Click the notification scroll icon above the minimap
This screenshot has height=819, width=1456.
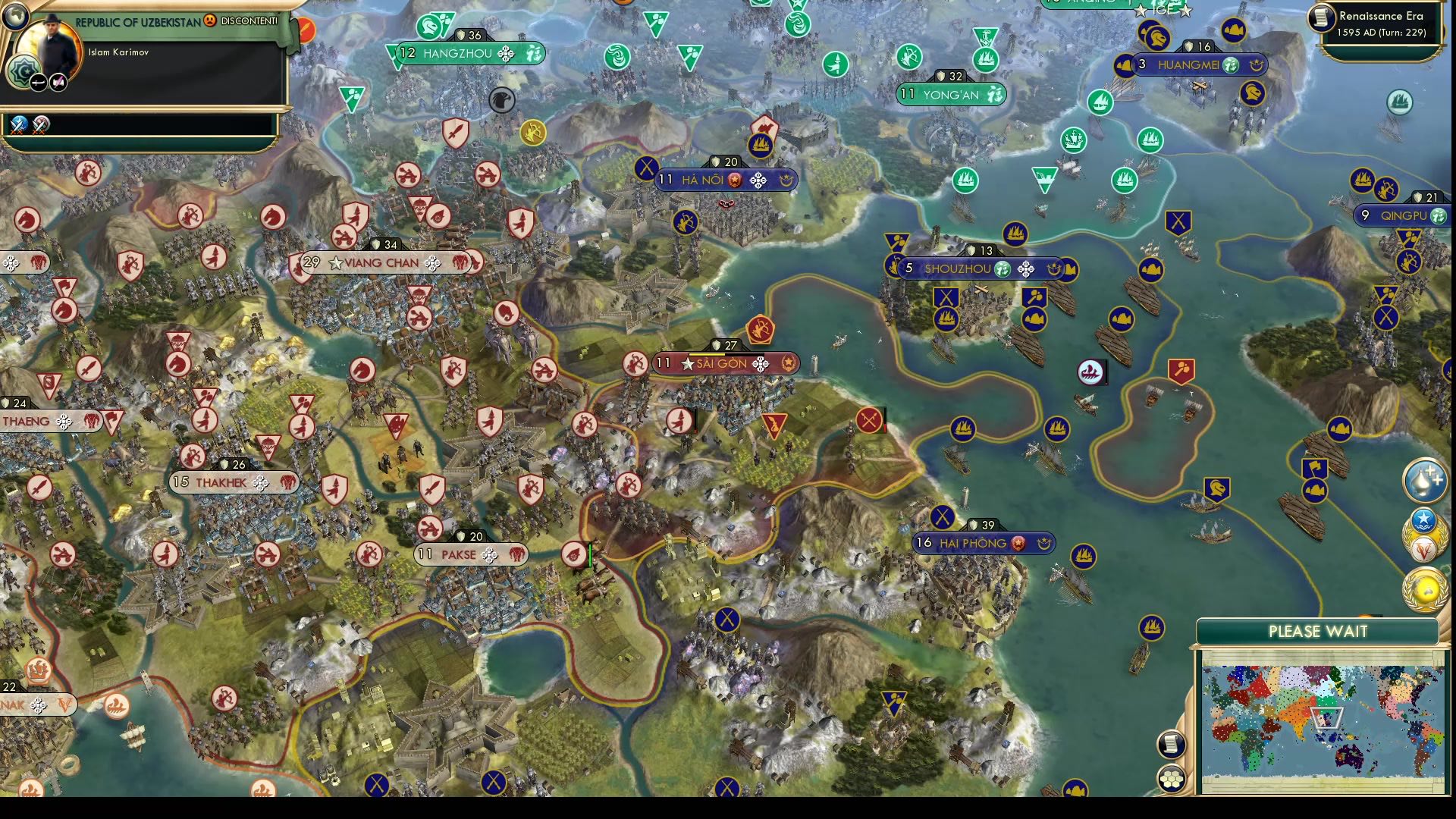tap(1171, 743)
